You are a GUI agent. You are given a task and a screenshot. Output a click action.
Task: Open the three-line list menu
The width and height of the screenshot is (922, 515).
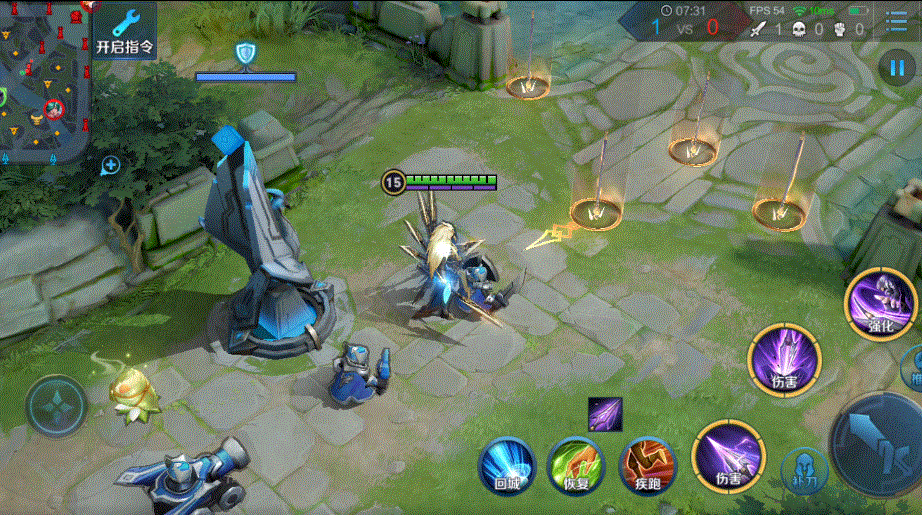pyautogui.click(x=897, y=22)
